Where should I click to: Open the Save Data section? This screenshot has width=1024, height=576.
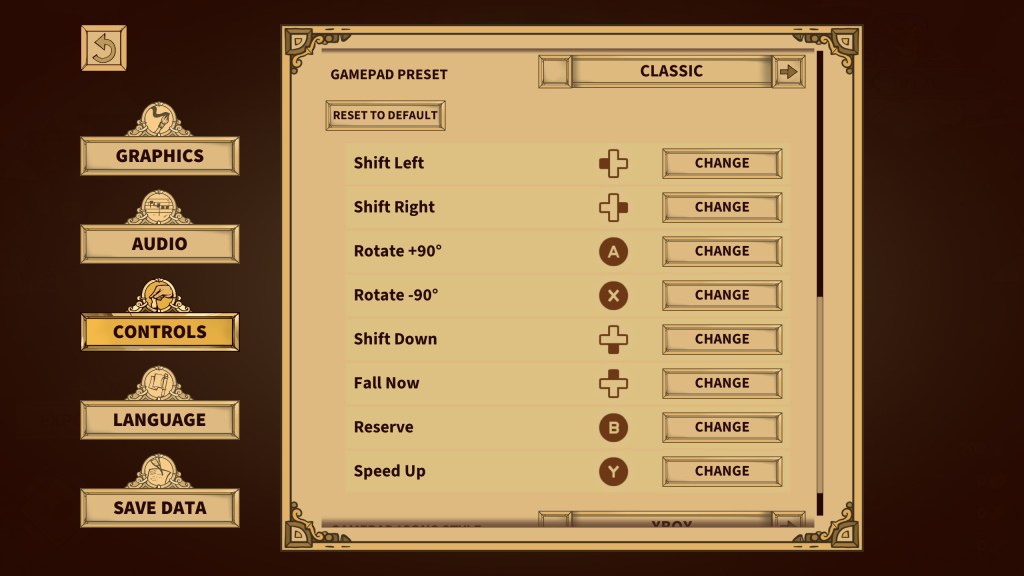tap(160, 508)
